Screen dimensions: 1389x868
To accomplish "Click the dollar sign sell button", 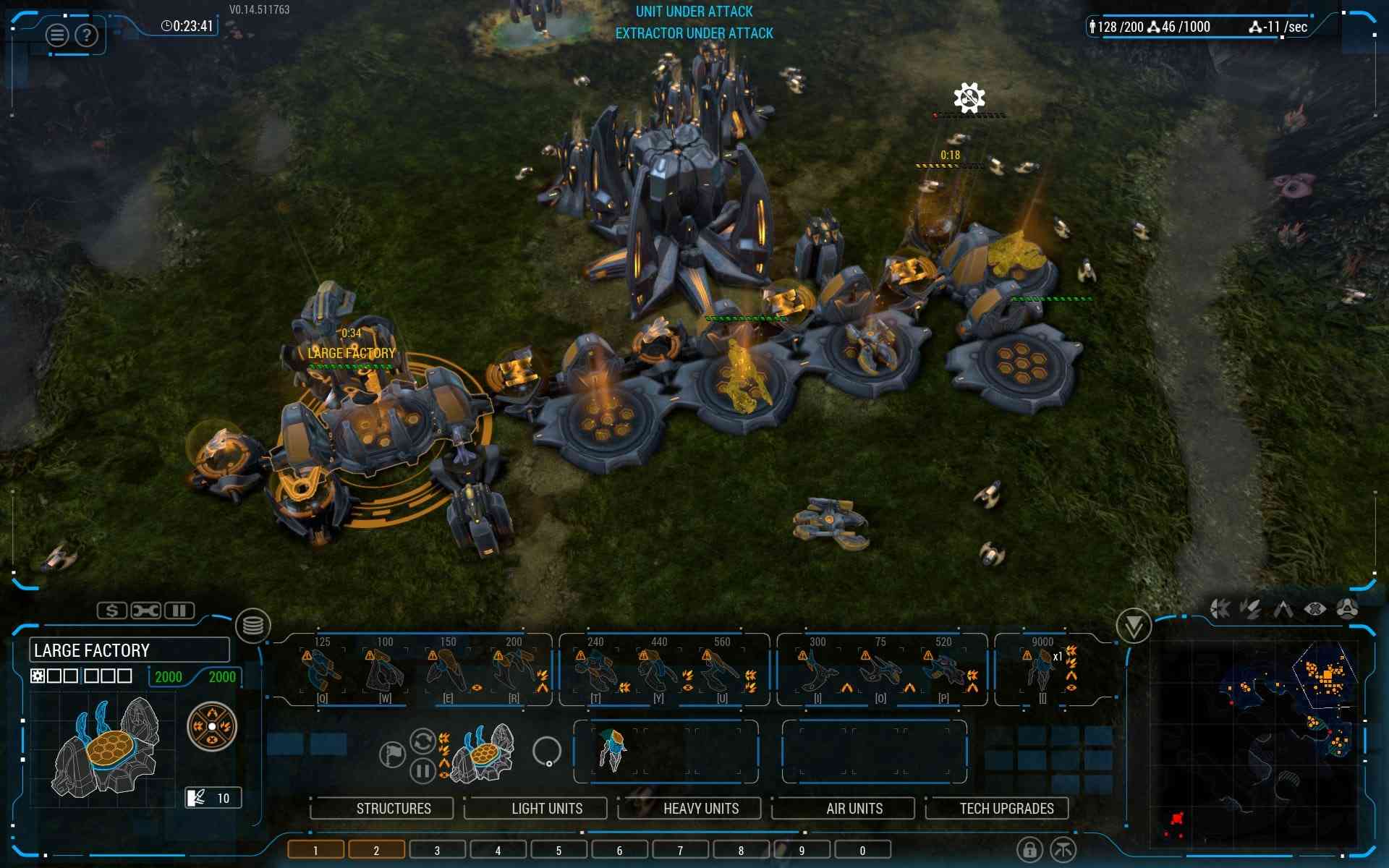I will click(x=112, y=611).
